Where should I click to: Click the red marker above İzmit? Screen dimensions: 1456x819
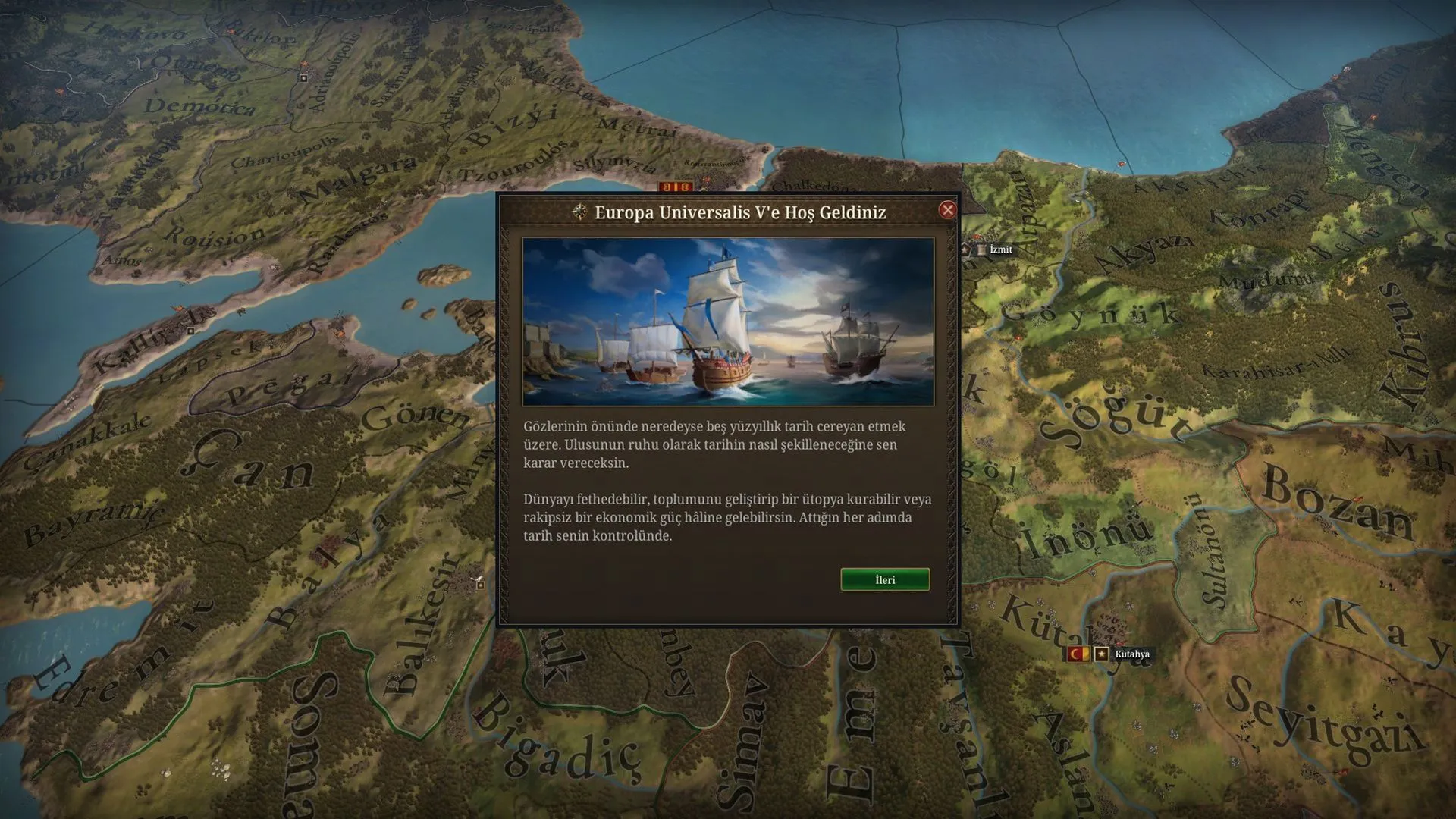[976, 237]
